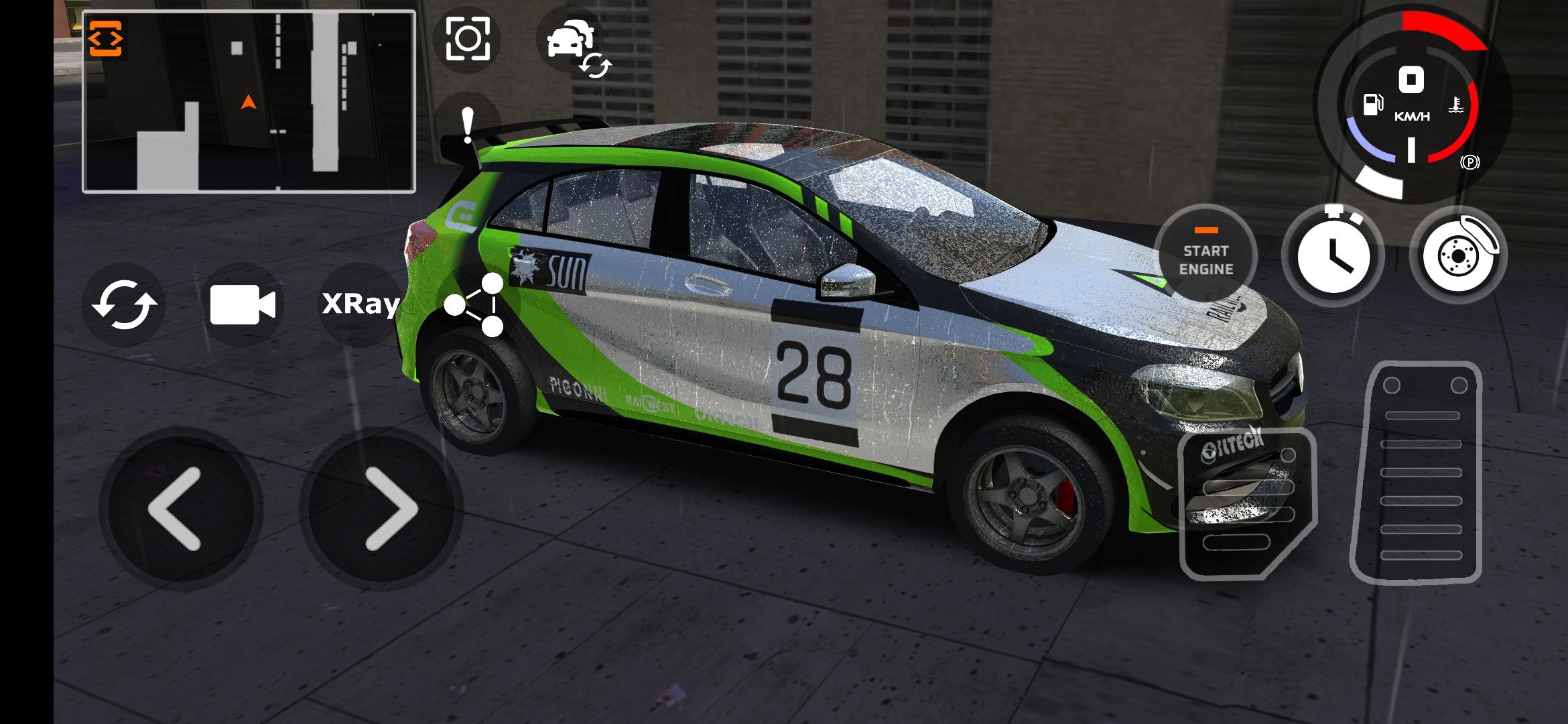Switch camera with the video camera icon

point(243,305)
